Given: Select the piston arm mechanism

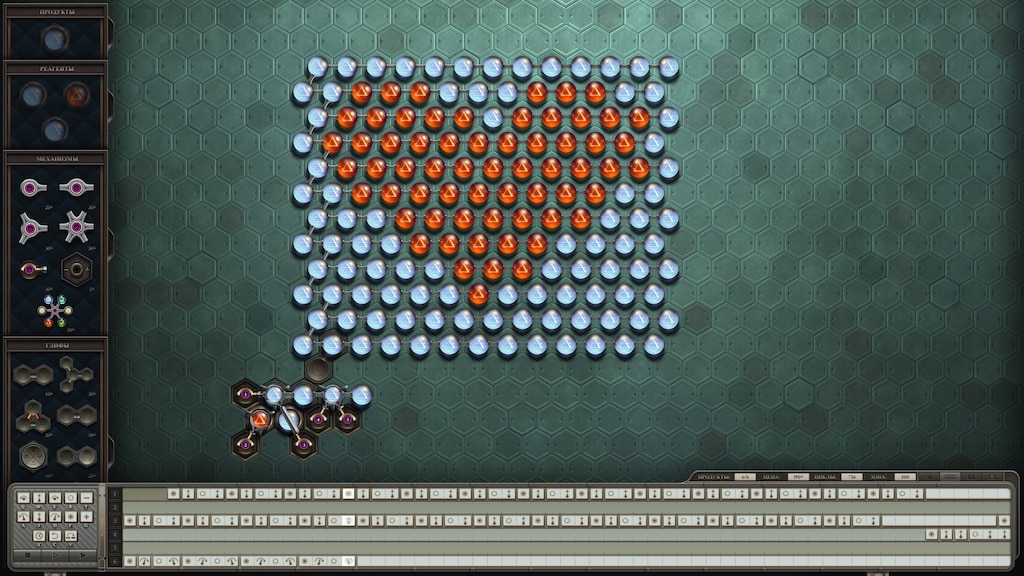Looking at the screenshot, I should [x=32, y=269].
